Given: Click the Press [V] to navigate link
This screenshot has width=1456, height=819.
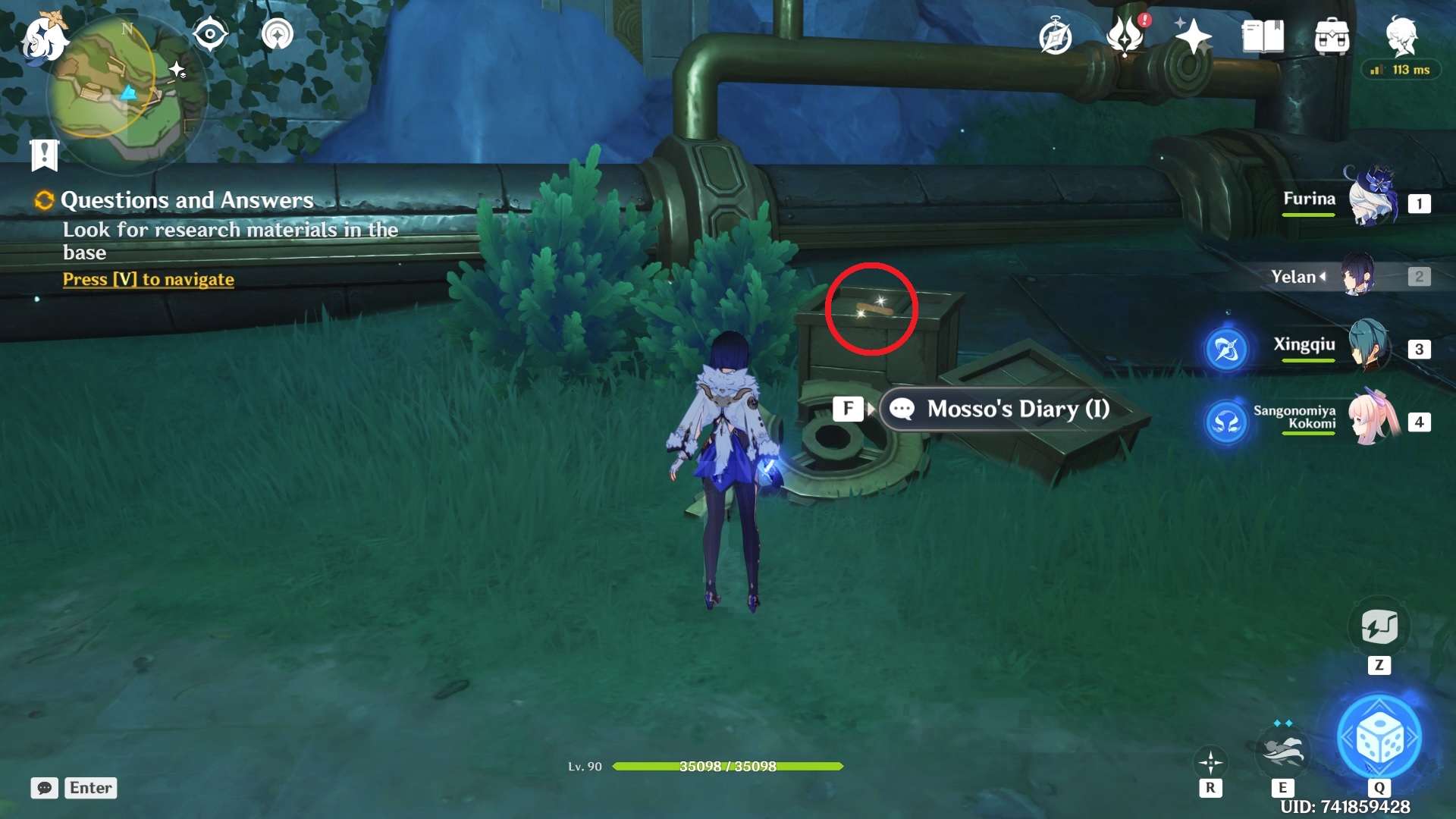Looking at the screenshot, I should tap(147, 279).
